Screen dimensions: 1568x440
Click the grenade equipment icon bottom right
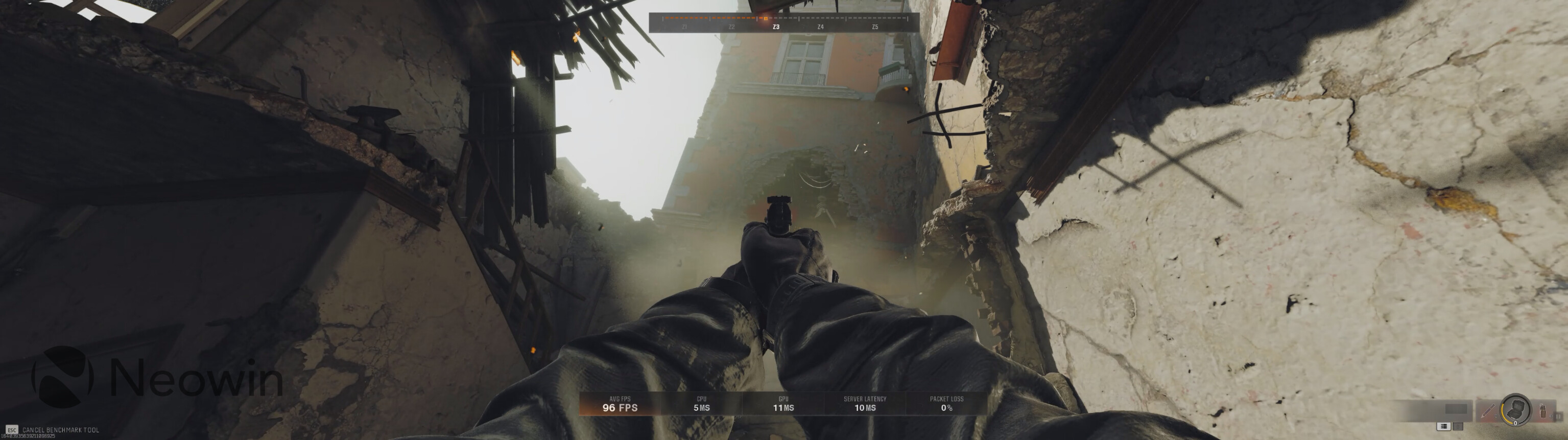click(1542, 412)
